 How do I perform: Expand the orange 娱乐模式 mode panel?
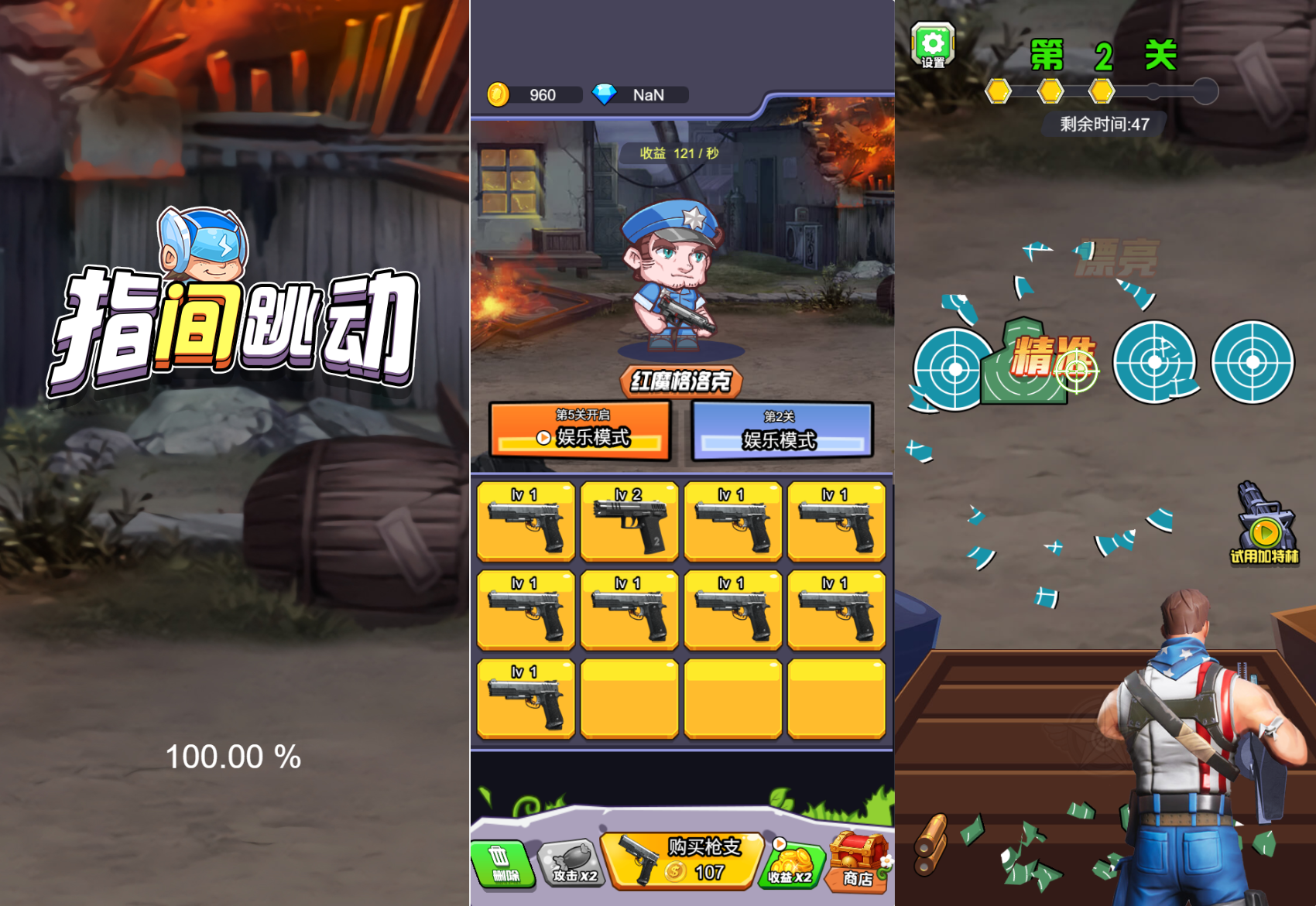[580, 432]
